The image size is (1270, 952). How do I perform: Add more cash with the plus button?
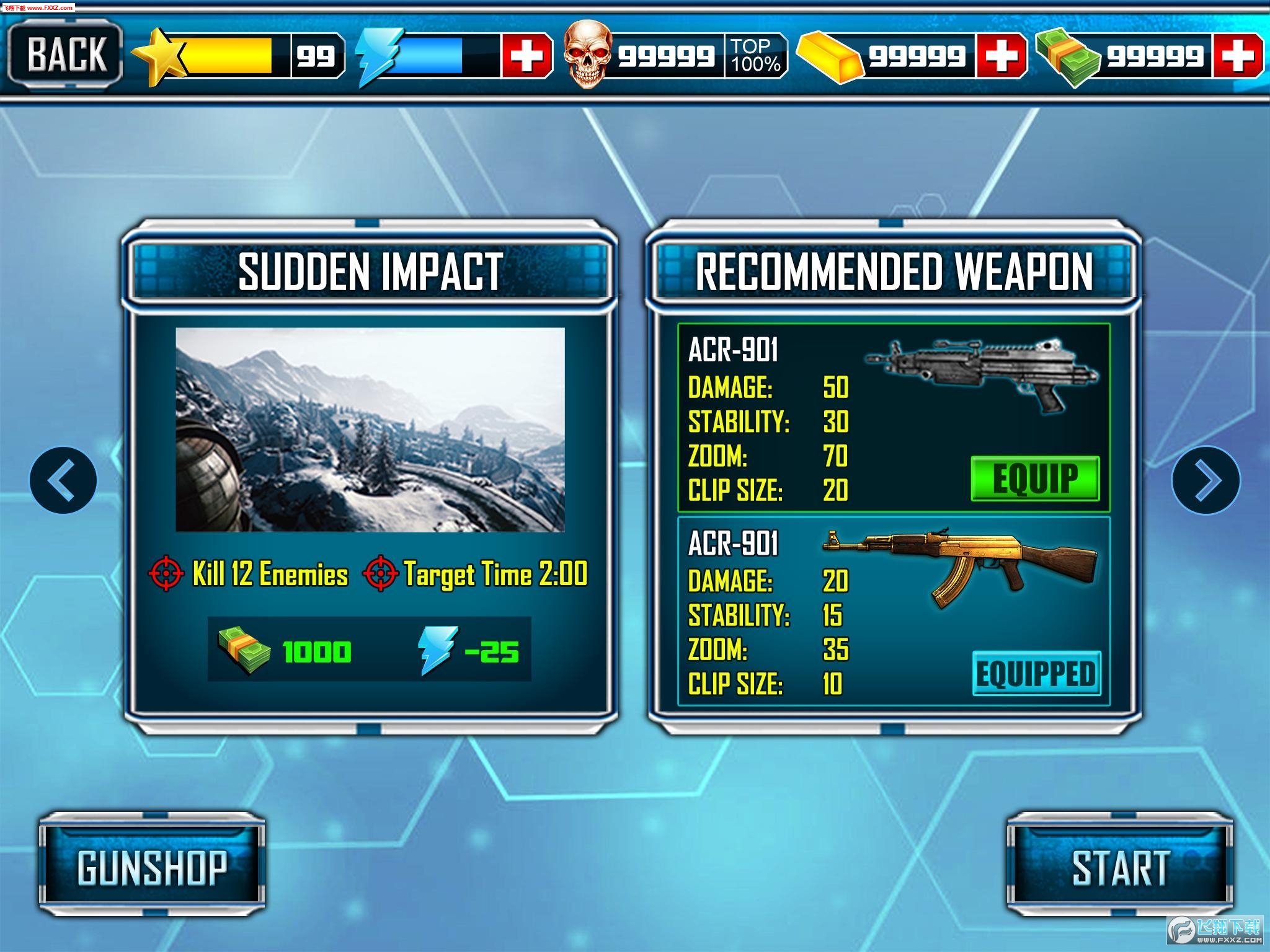pos(1237,56)
